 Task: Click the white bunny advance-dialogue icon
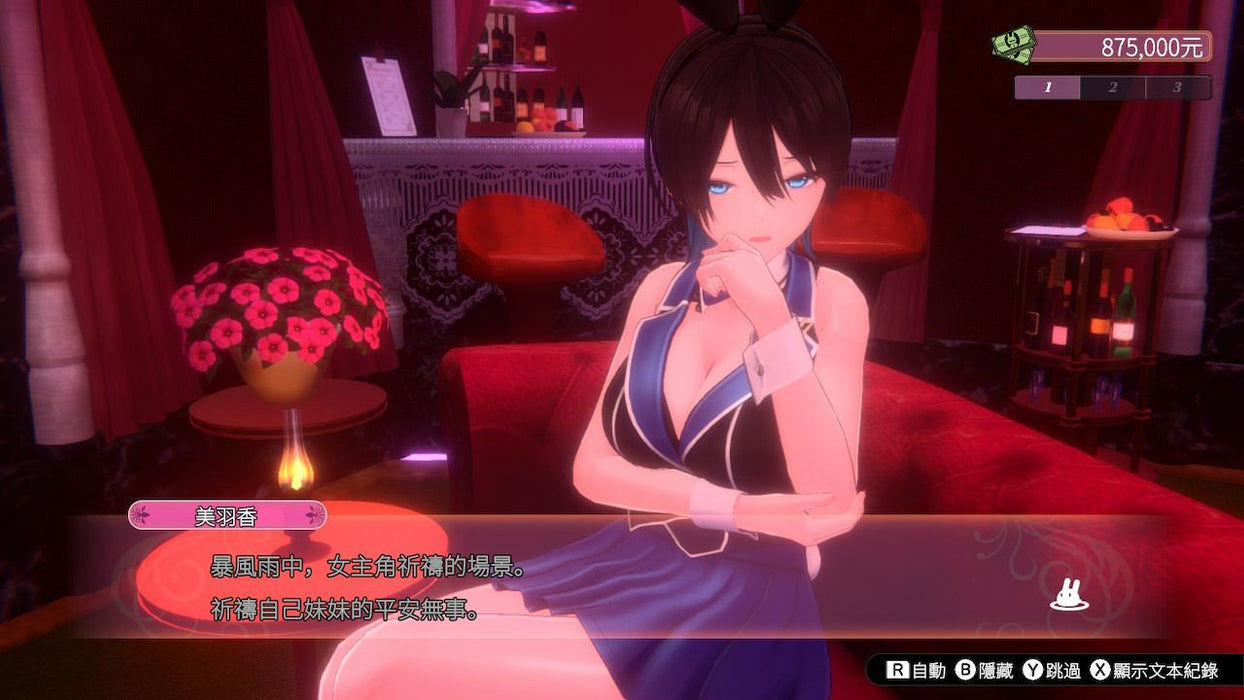pyautogui.click(x=1069, y=597)
